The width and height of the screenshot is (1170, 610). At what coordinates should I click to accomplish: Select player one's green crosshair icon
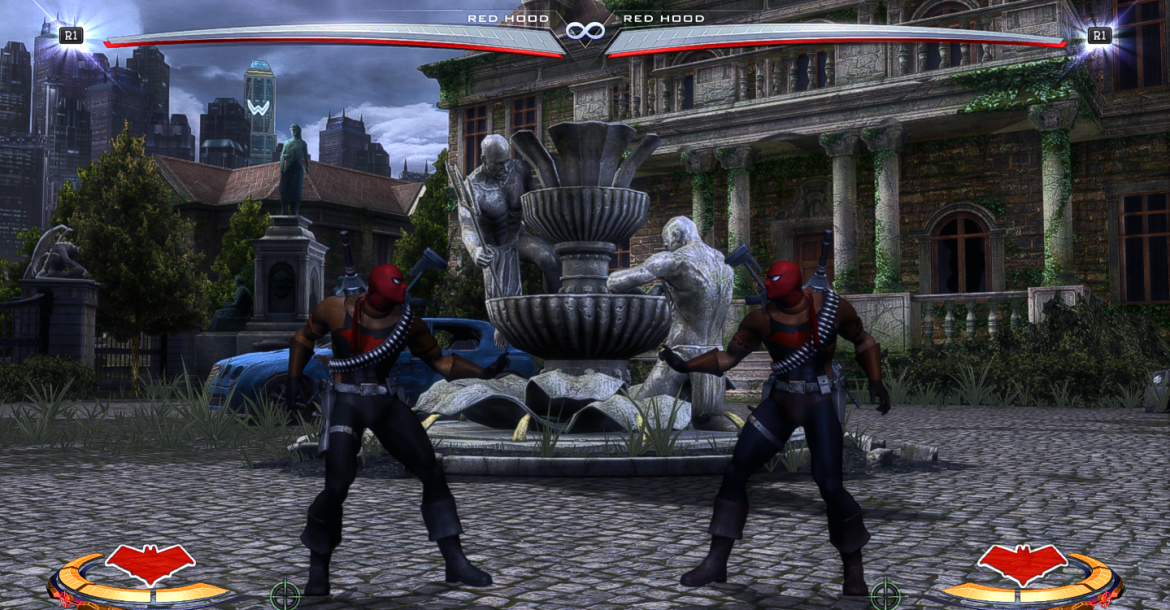coord(285,595)
